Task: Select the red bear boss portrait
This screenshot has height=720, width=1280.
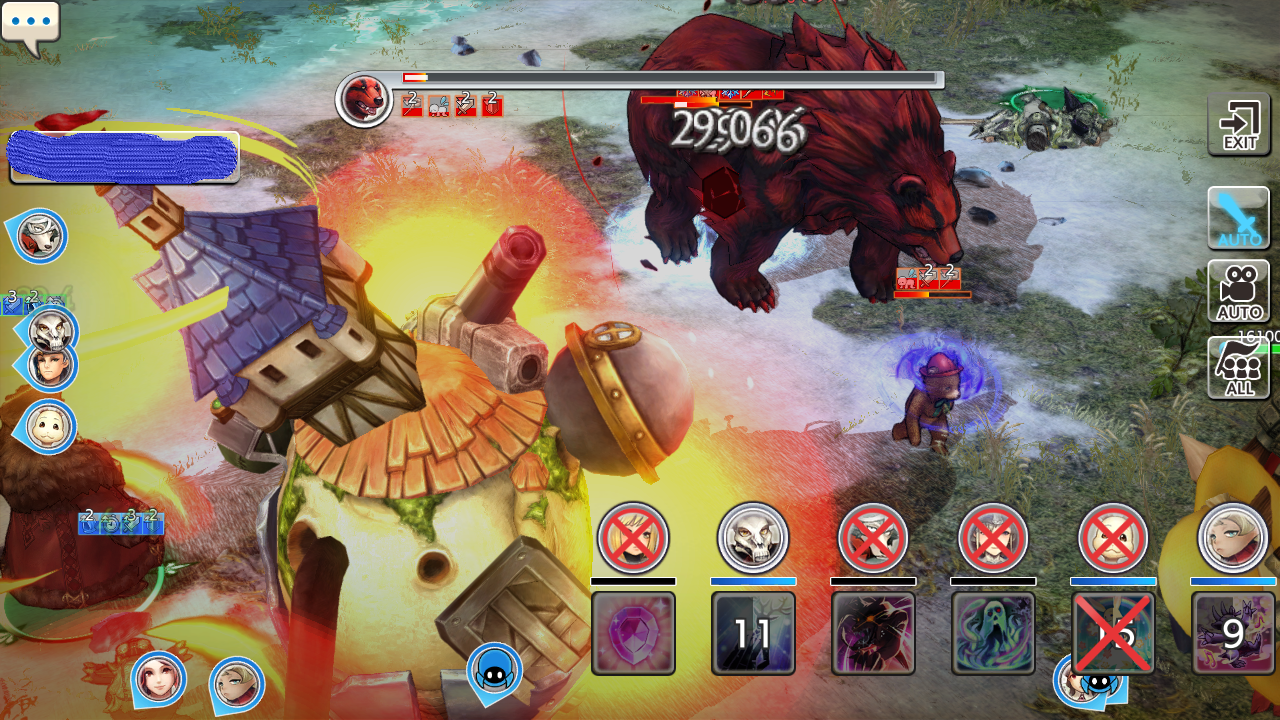Action: 364,99
